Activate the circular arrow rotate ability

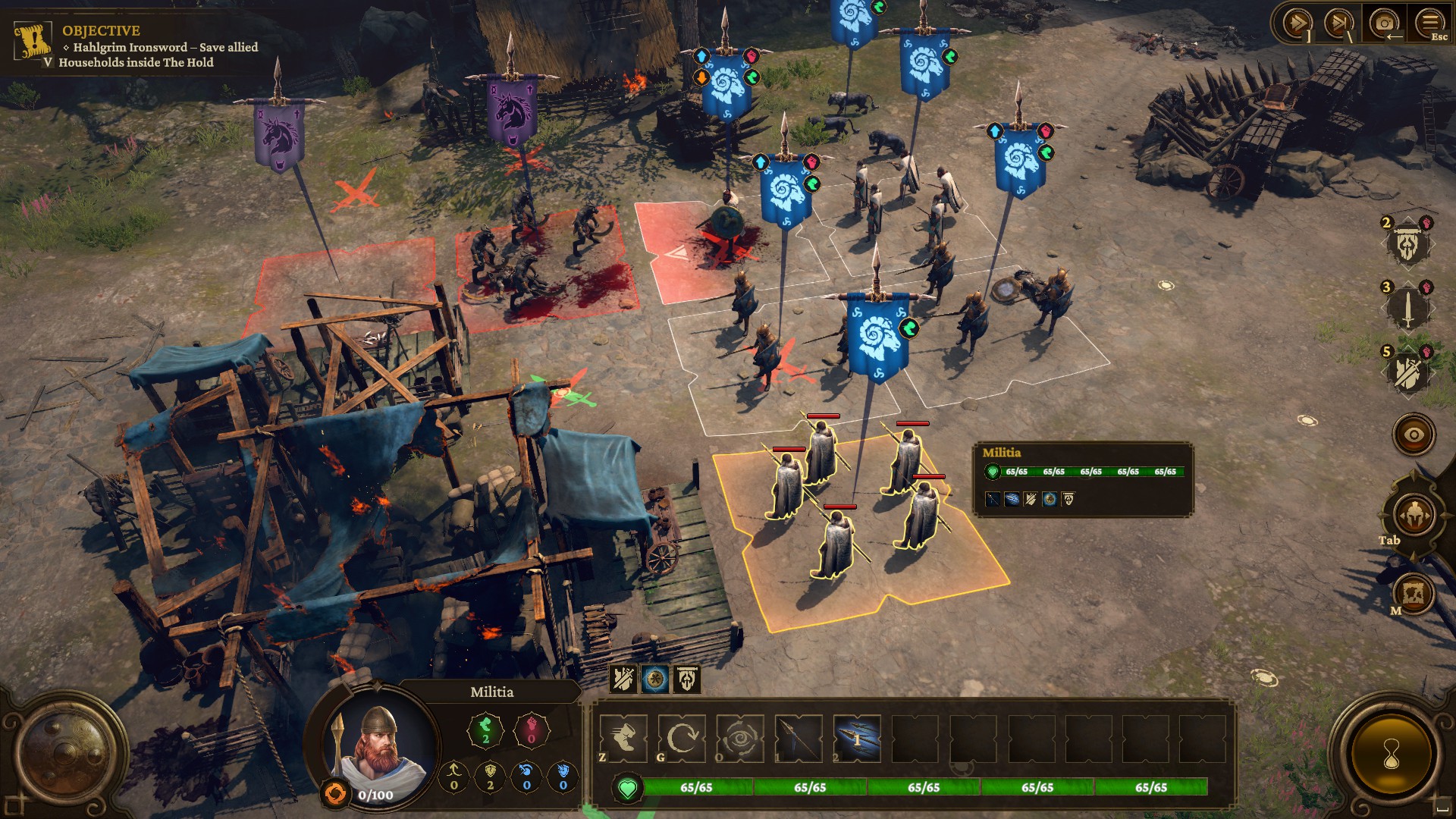point(682,738)
